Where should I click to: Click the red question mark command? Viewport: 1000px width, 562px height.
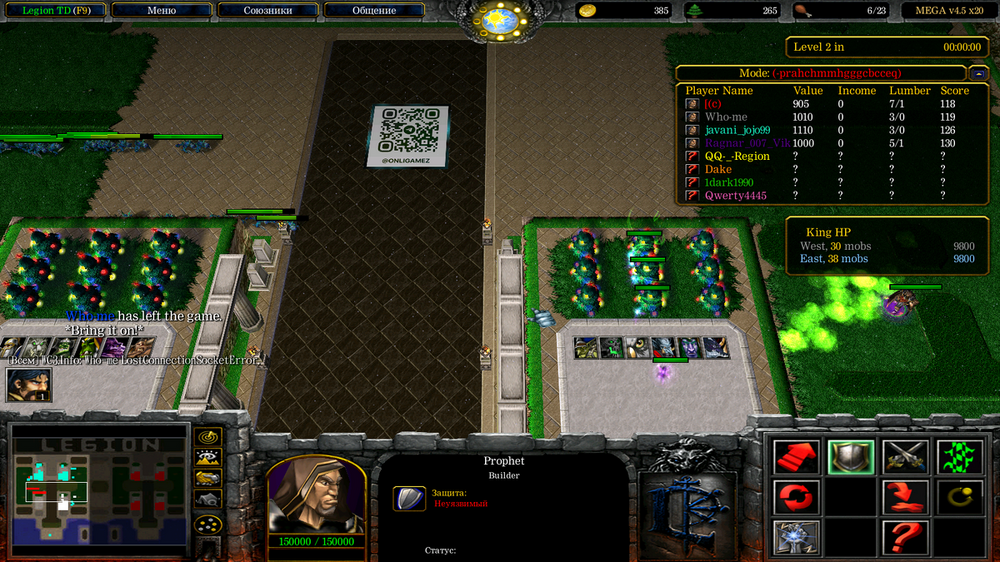(905, 536)
